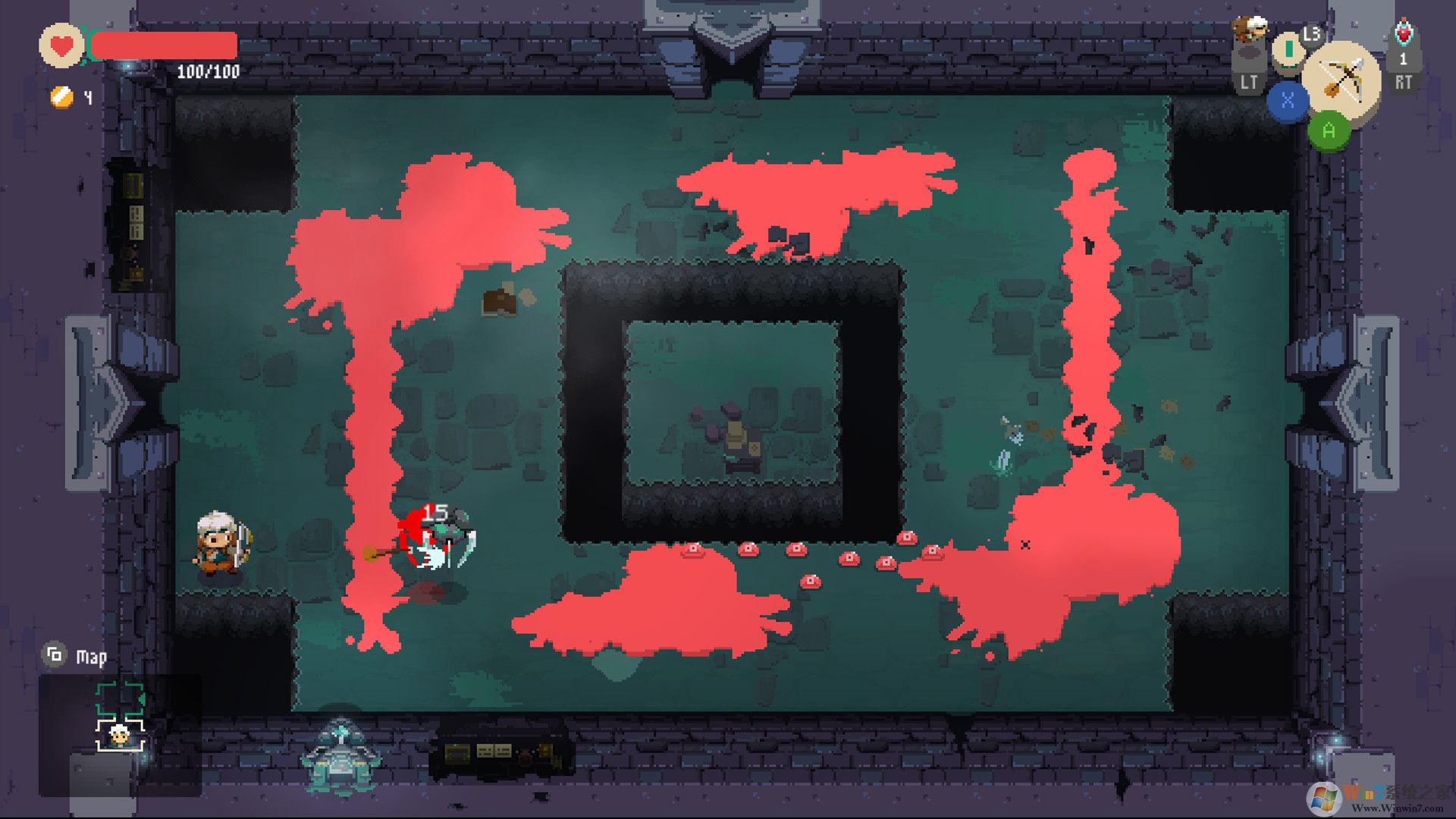
Task: Click the arrow count number 1 above RT
Action: tap(1403, 59)
